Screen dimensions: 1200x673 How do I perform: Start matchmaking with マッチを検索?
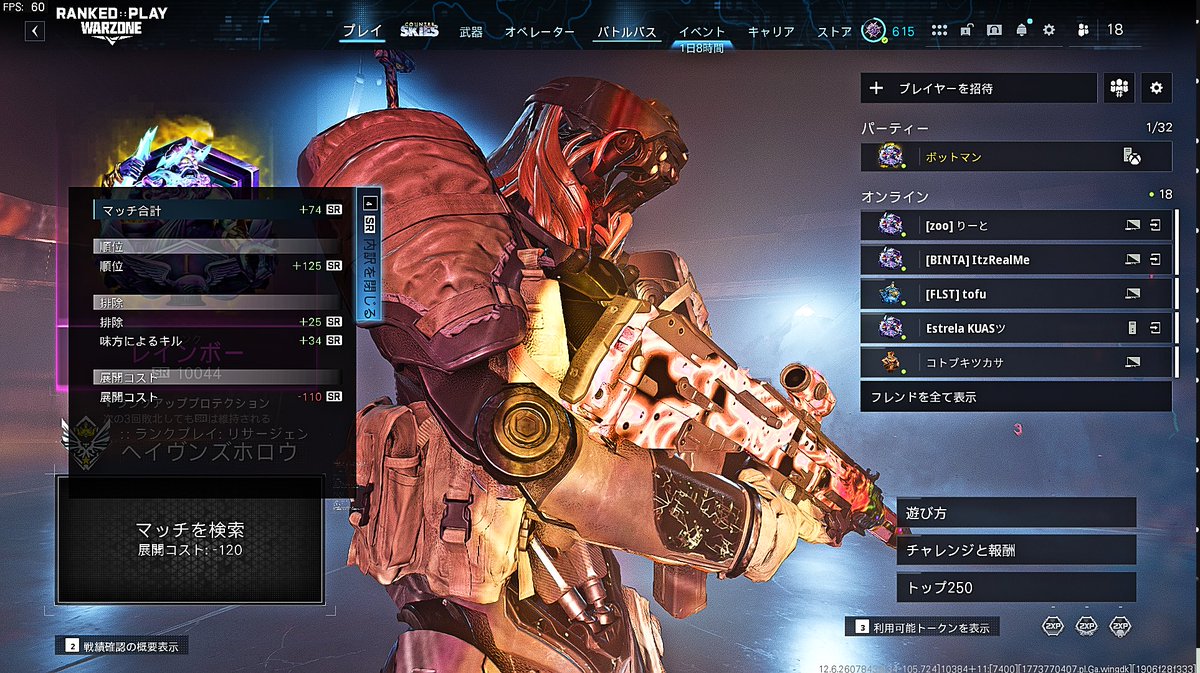[x=190, y=538]
